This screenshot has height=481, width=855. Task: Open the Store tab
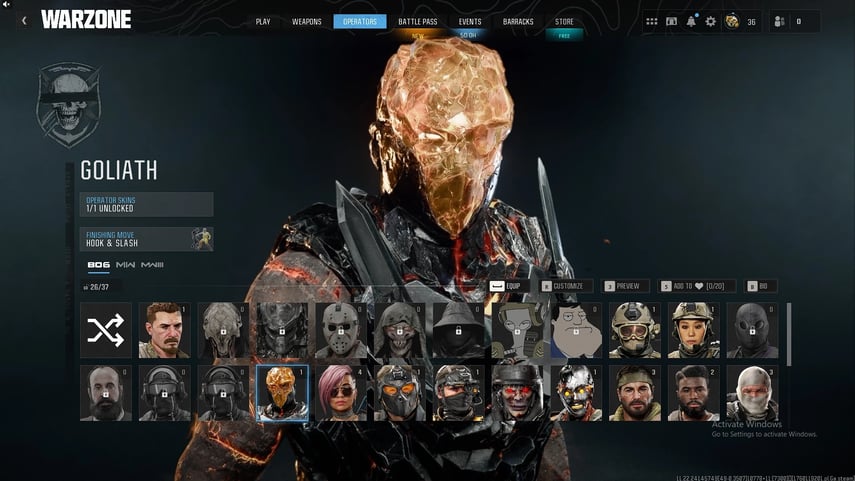(564, 21)
